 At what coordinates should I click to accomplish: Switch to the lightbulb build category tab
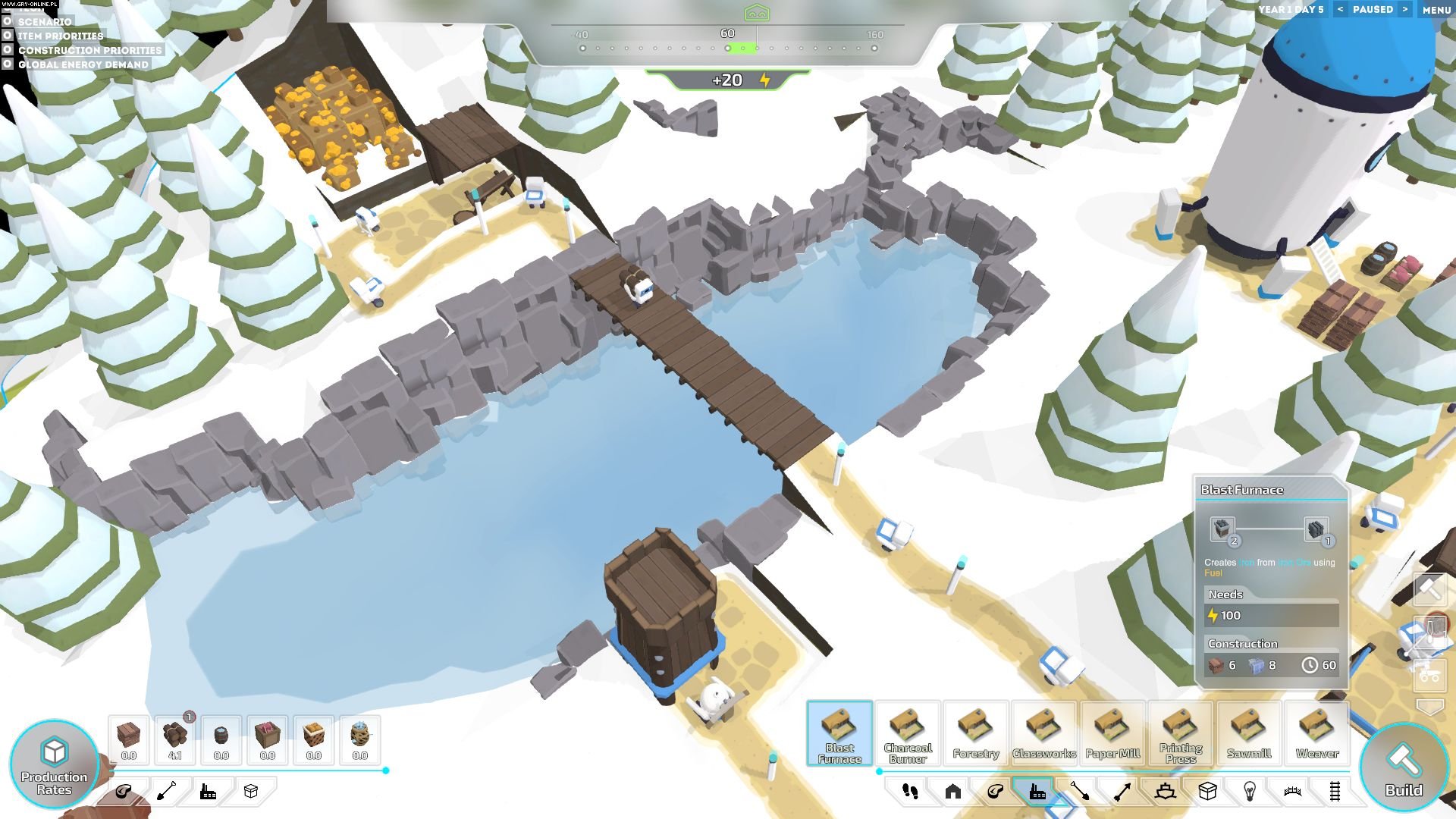pos(1250,792)
